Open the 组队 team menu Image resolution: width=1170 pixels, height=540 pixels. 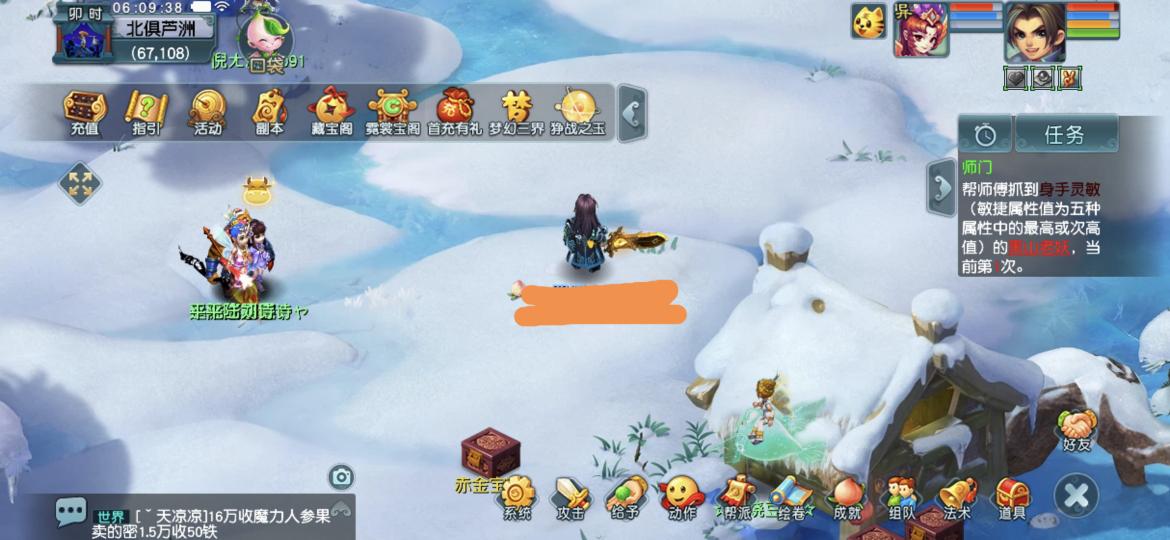[x=902, y=496]
